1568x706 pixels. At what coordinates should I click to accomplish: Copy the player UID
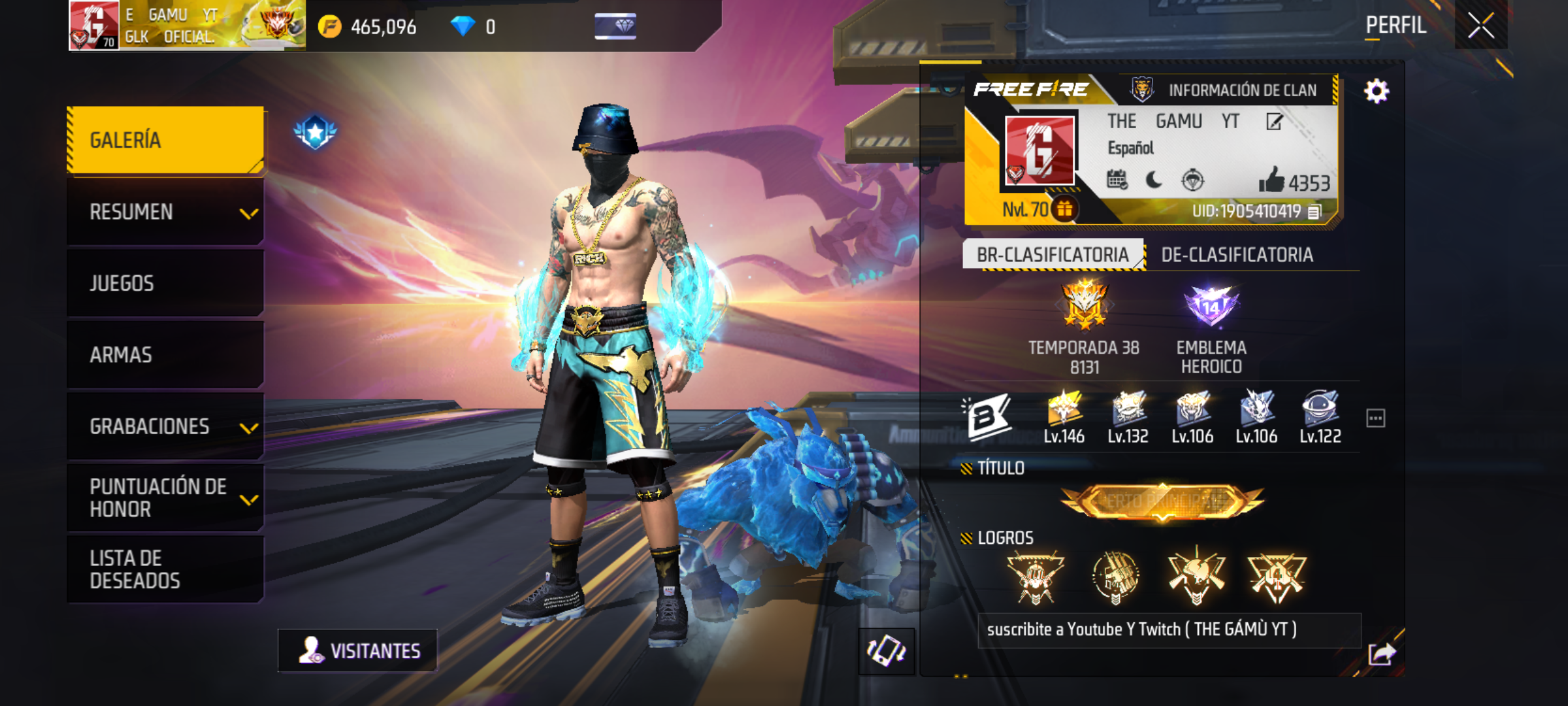tap(1315, 211)
